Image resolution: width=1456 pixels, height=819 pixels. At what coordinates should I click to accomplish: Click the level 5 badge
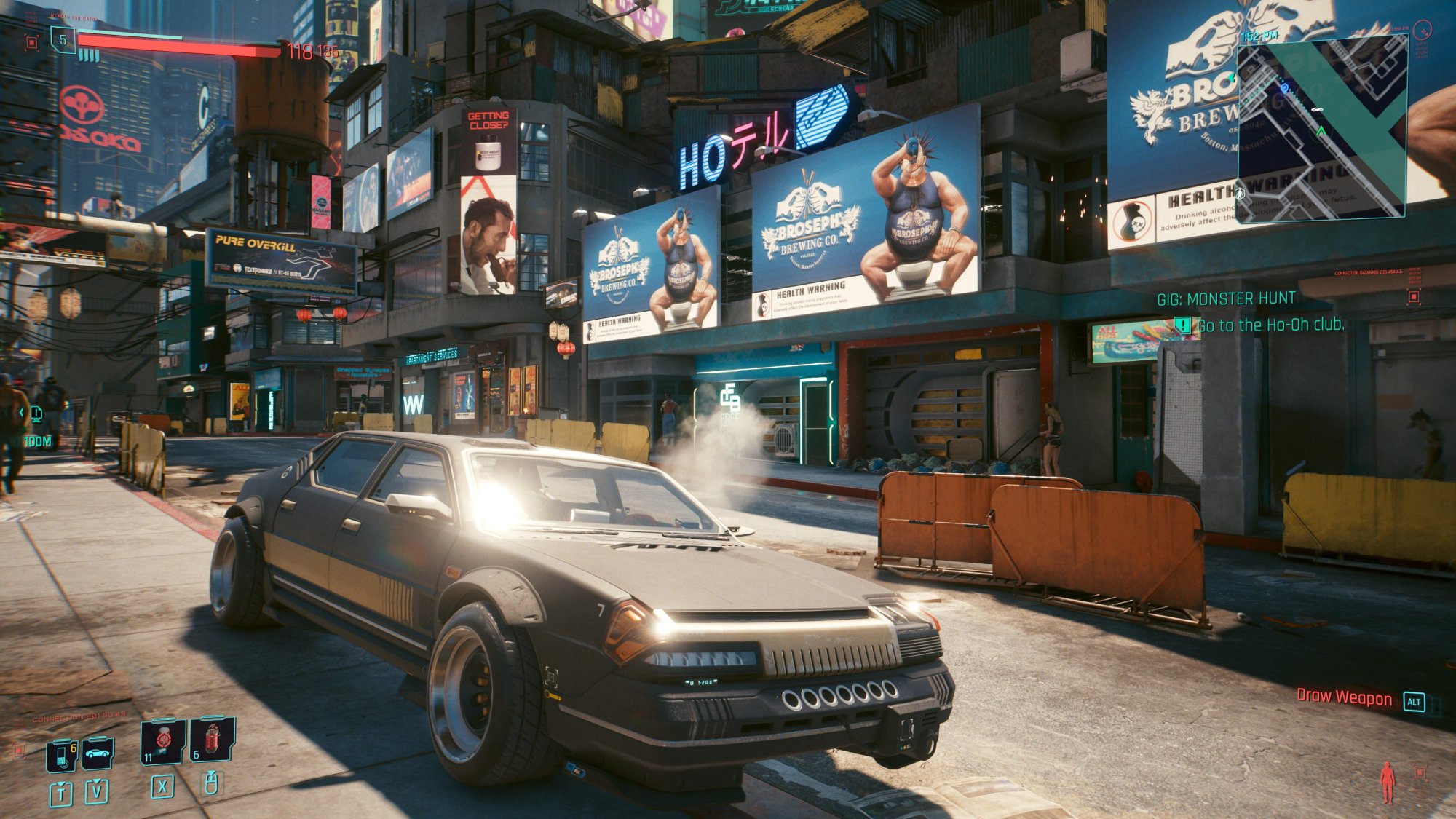click(x=63, y=40)
